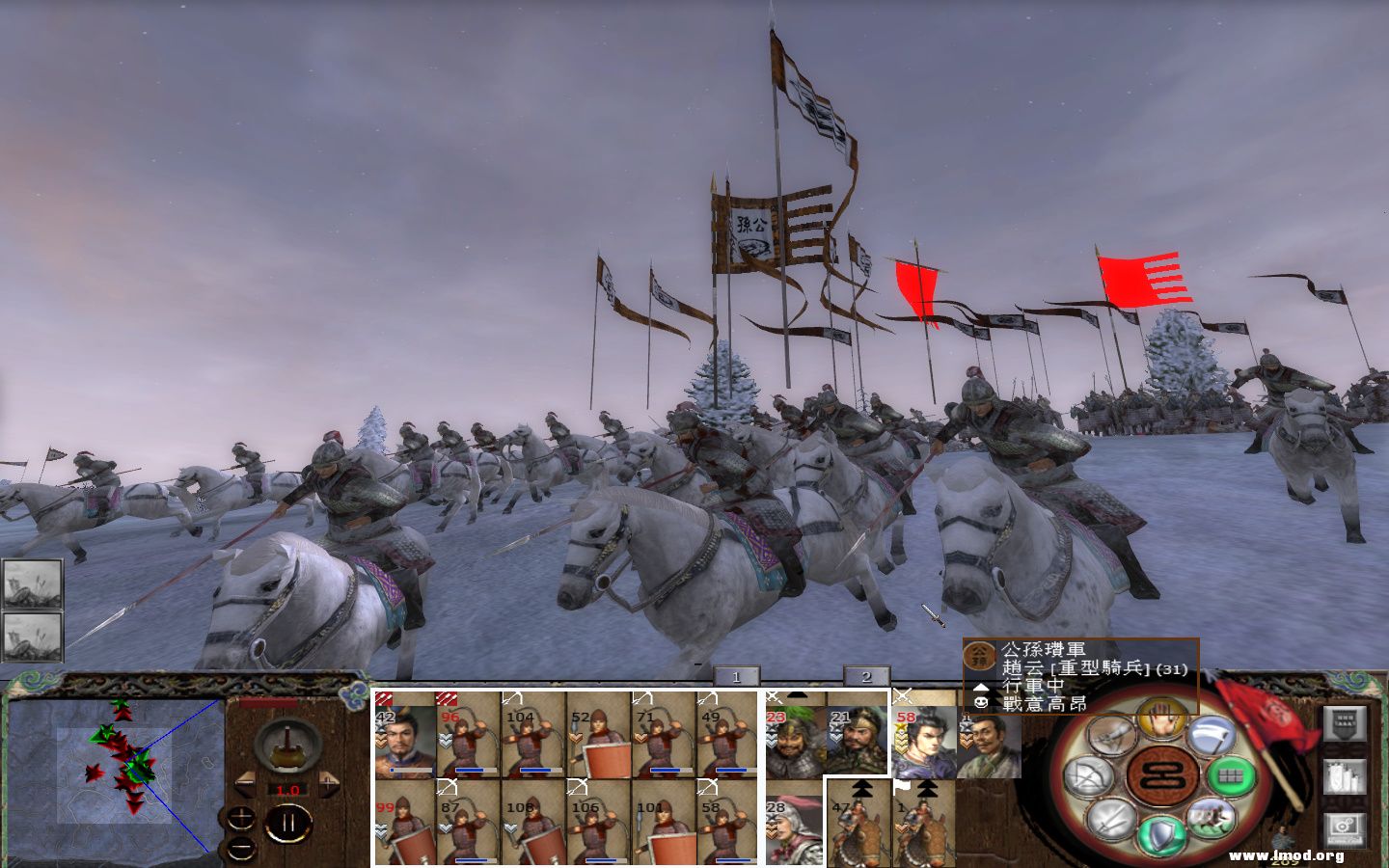Viewport: 1389px width, 868px height.
Task: Increase battle speed above 1.0
Action: coord(328,785)
